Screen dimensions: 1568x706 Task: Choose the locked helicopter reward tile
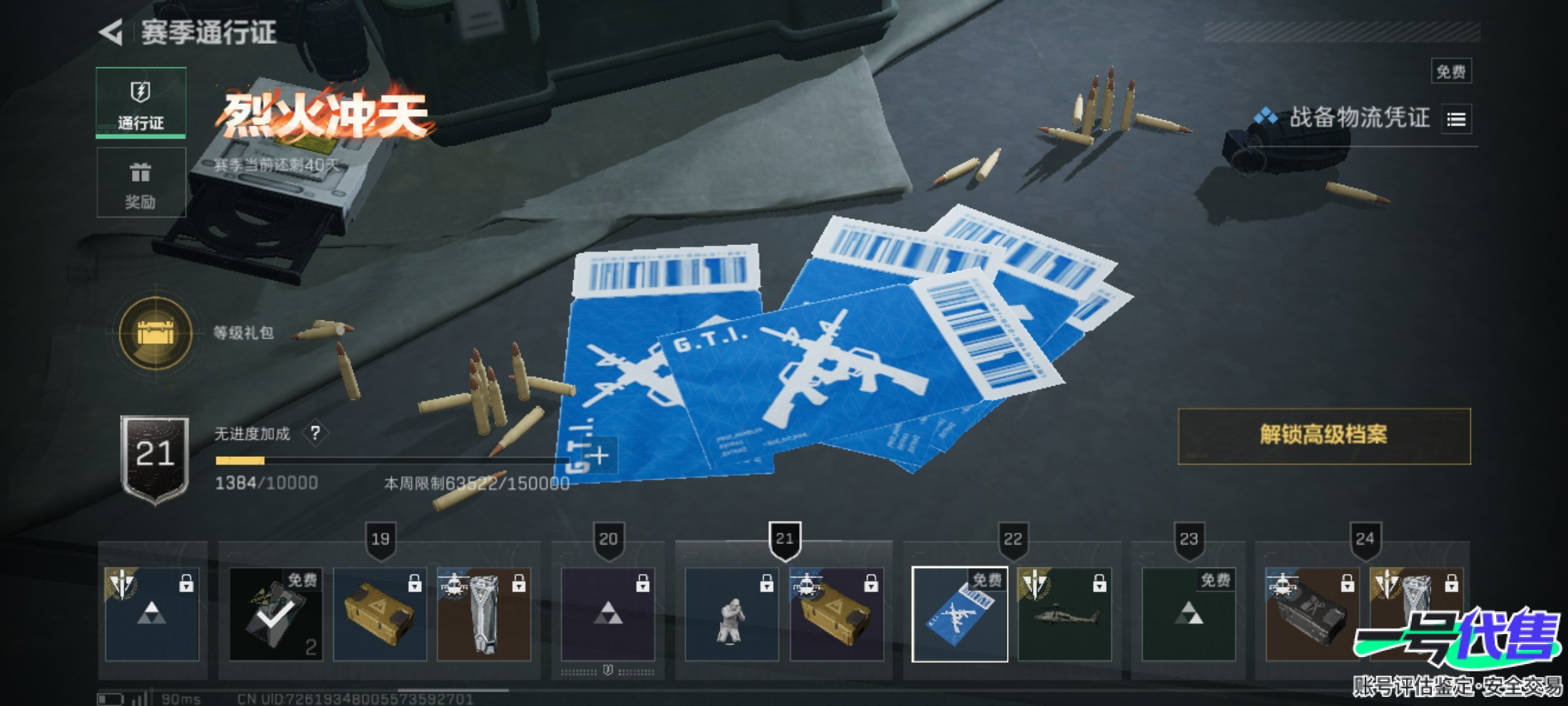(x=1064, y=614)
